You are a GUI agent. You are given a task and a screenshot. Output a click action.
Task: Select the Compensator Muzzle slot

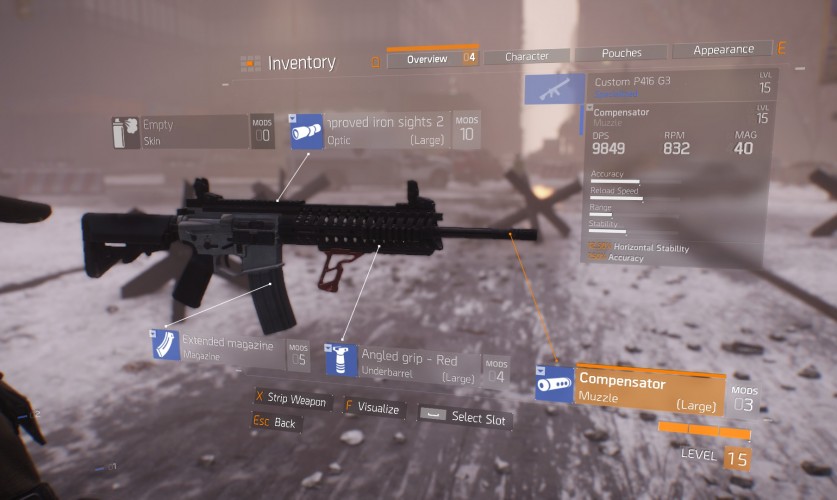coord(640,387)
